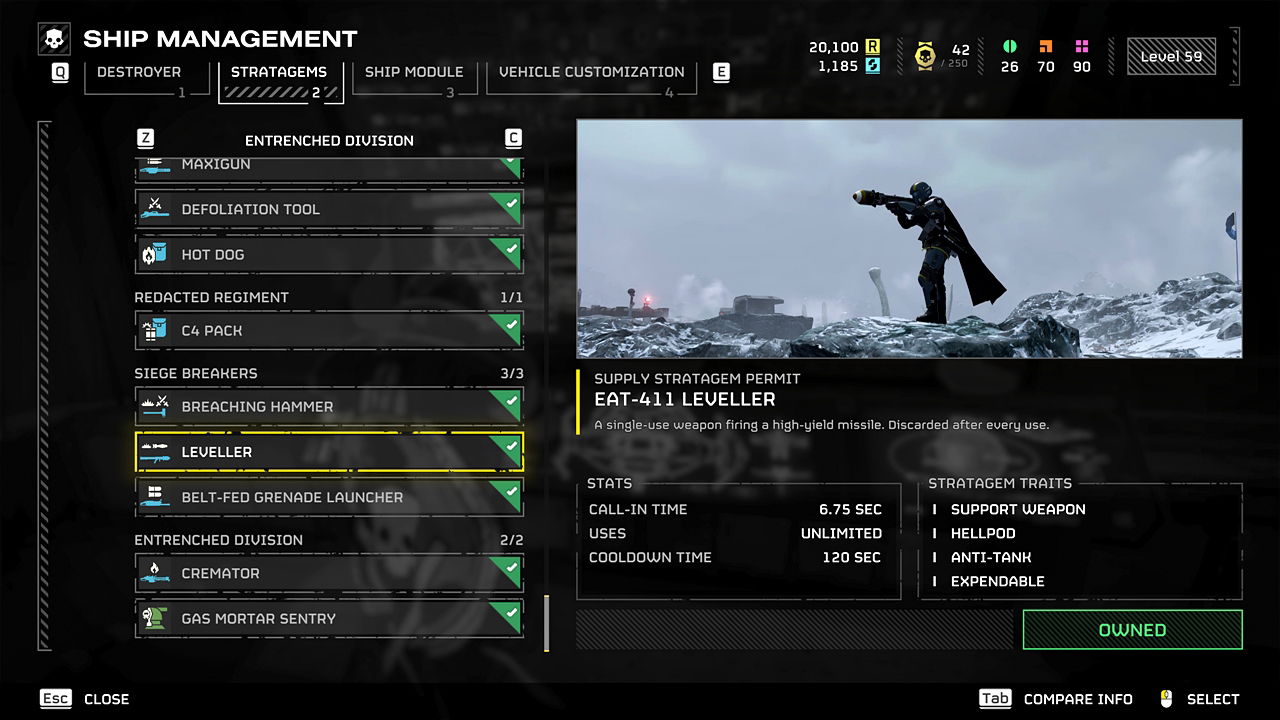Select the Maxigun stratagem
The height and width of the screenshot is (720, 1280).
coord(329,166)
